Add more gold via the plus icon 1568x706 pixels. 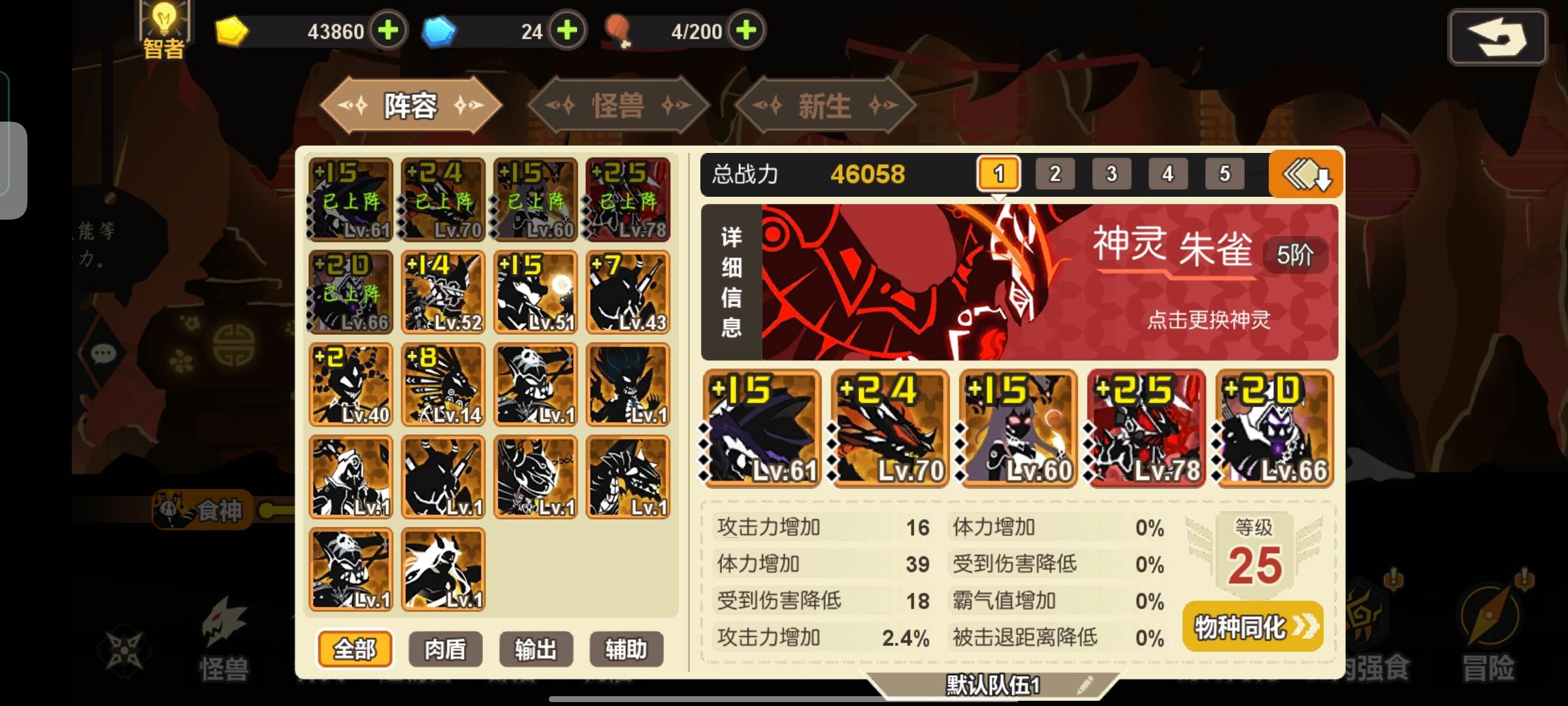pyautogui.click(x=388, y=30)
